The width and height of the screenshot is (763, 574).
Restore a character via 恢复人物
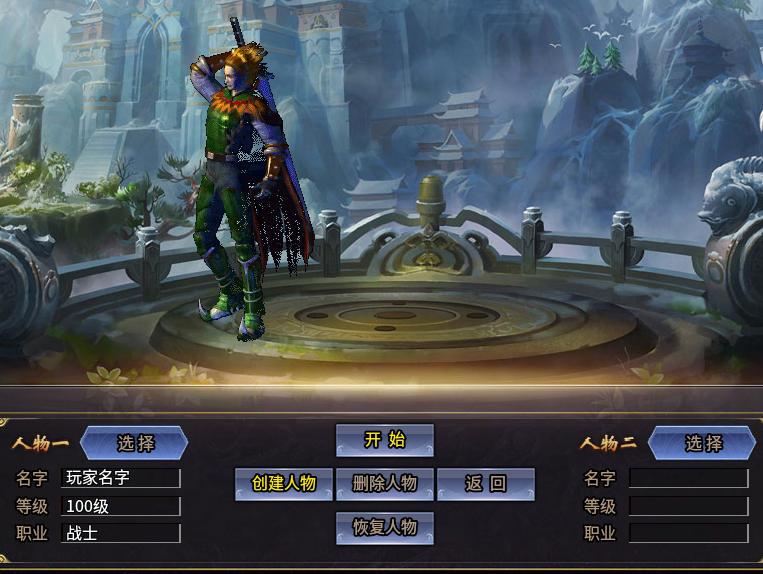click(x=385, y=527)
